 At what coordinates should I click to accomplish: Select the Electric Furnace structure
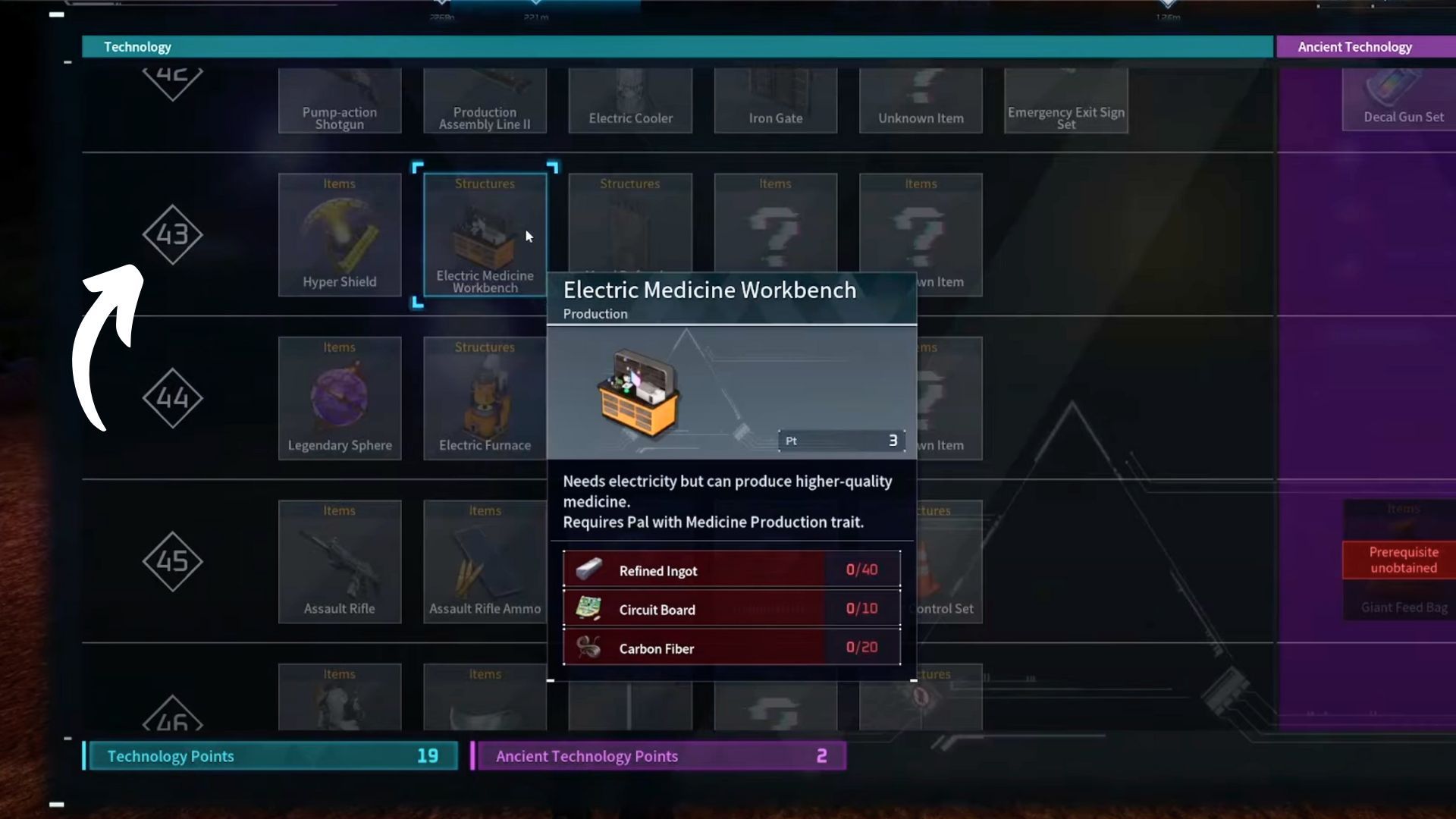(485, 398)
